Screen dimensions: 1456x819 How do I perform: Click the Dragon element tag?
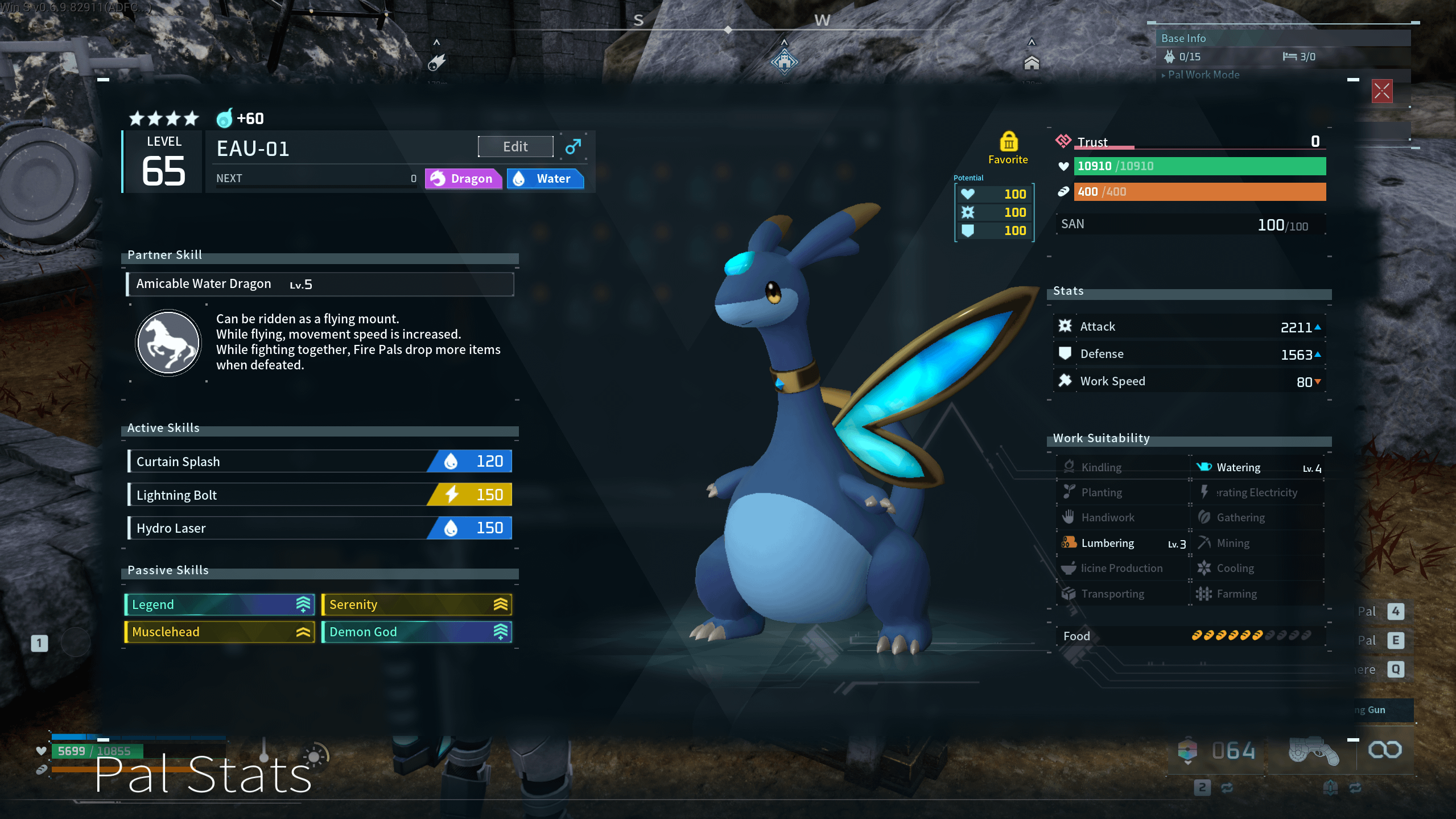point(463,179)
